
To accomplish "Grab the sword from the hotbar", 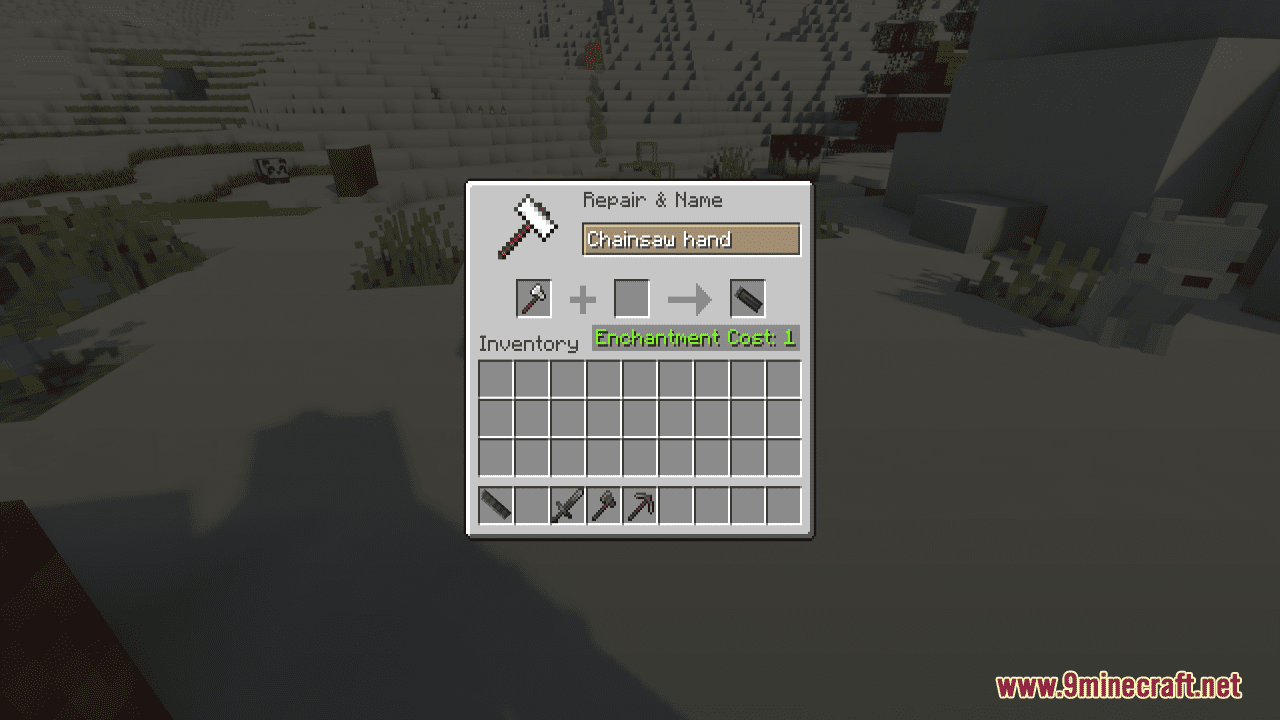I will tap(567, 506).
